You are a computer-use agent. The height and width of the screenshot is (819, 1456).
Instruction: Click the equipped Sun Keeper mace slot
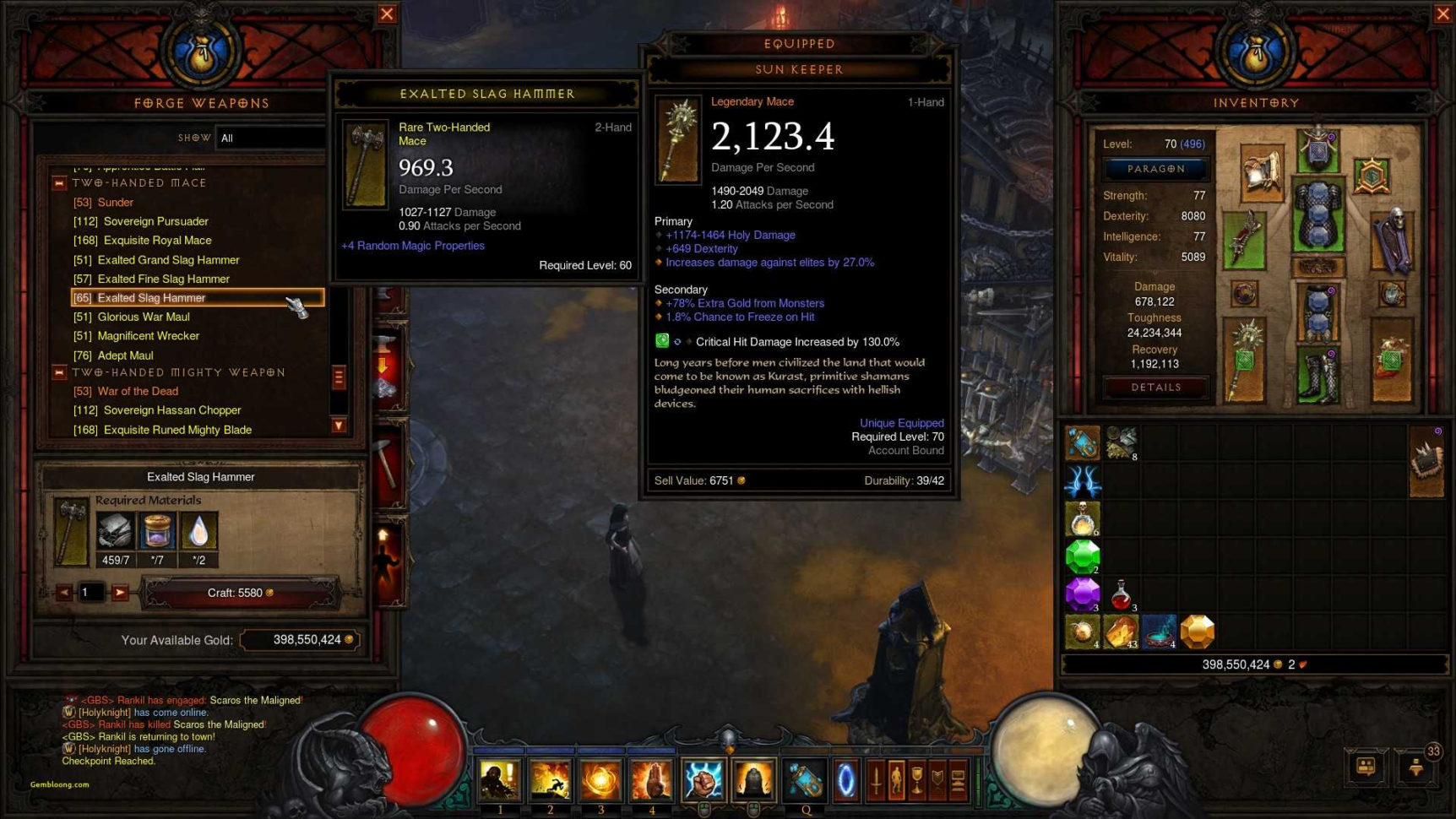point(1244,361)
